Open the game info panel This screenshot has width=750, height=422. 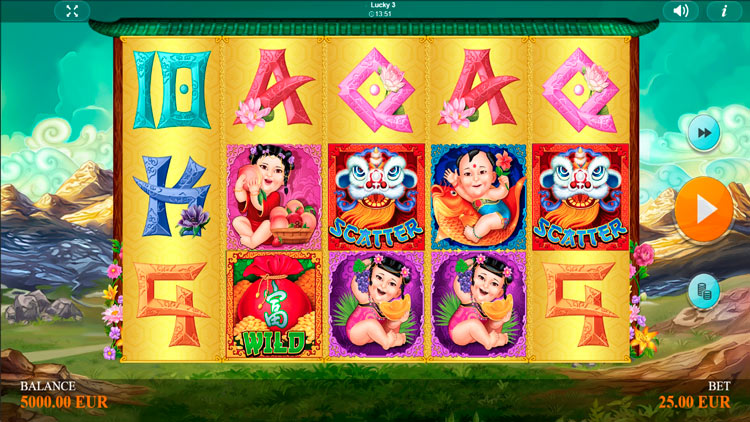[723, 11]
